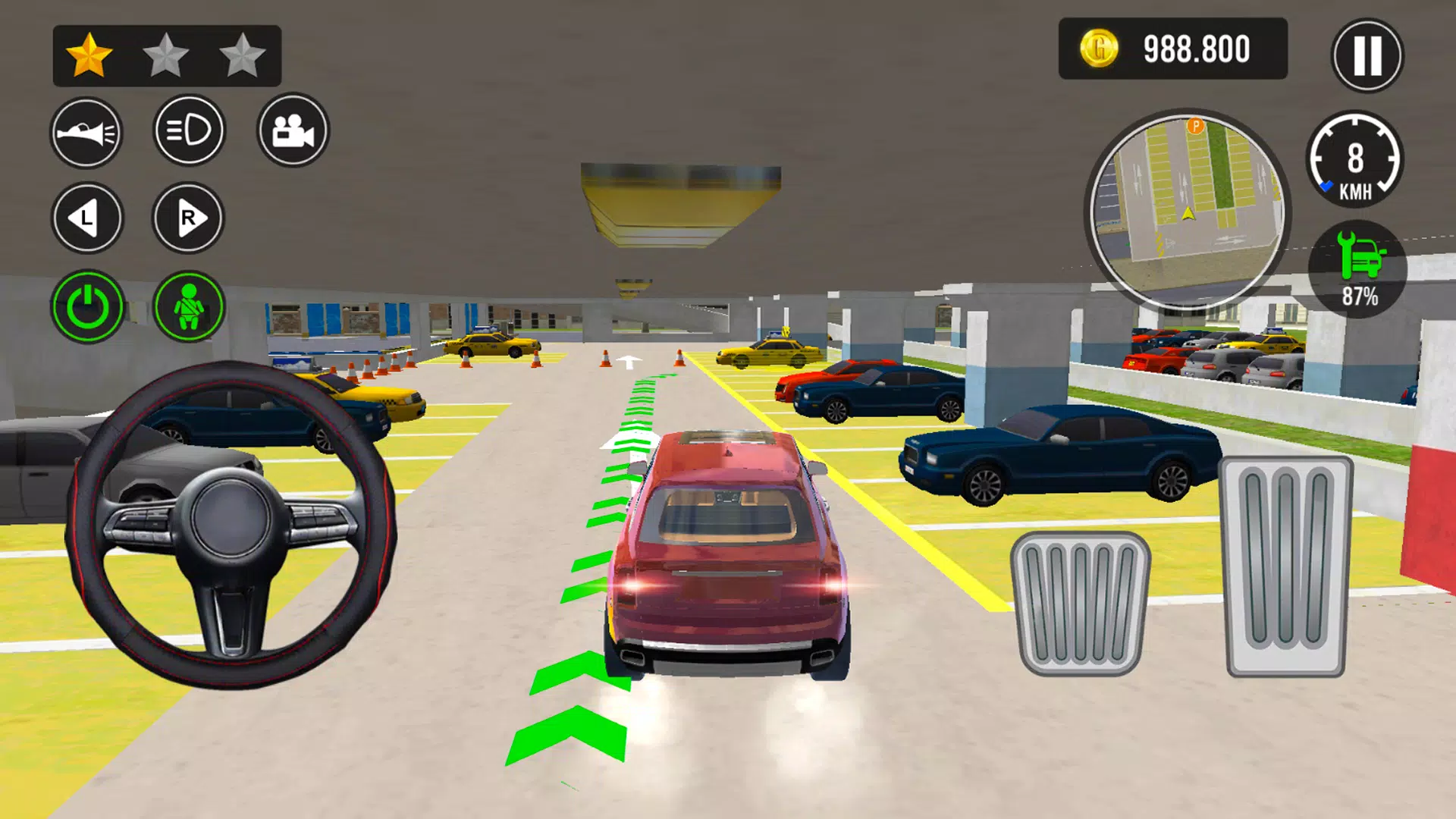
Task: Pause the game
Action: point(1367,55)
